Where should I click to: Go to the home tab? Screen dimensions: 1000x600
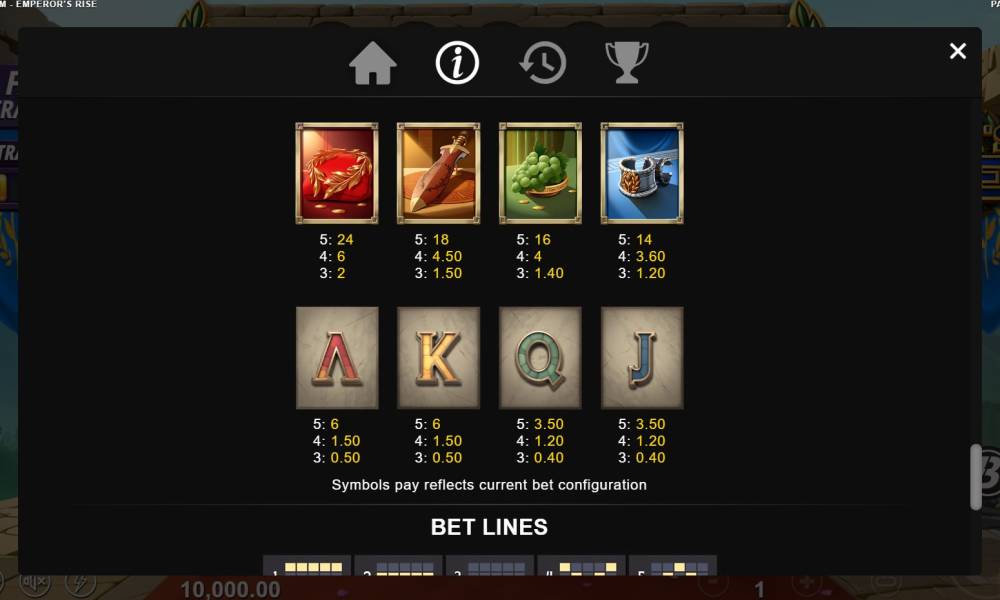(x=373, y=64)
